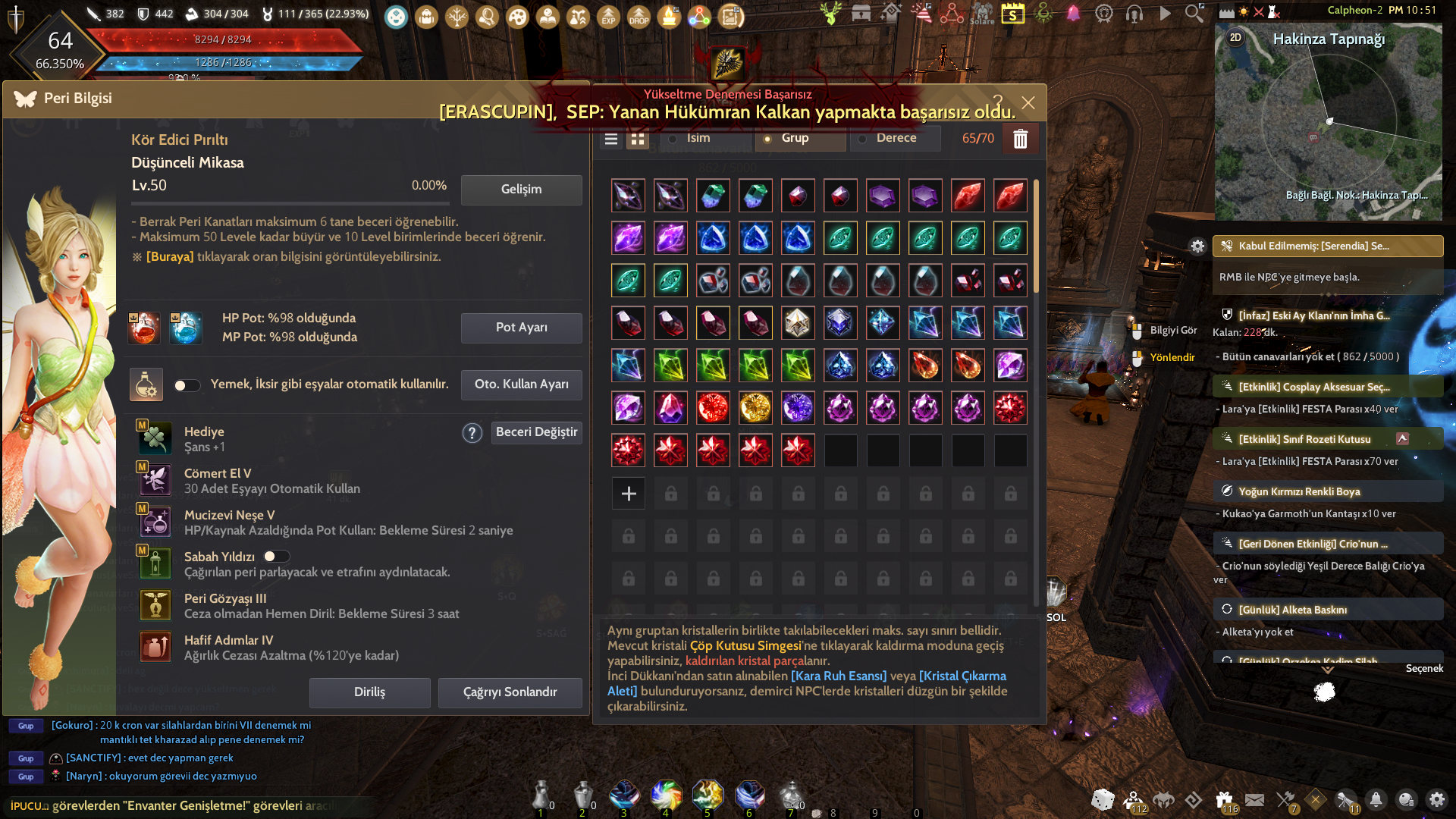Click the plus sign empty crystal slot

click(628, 493)
